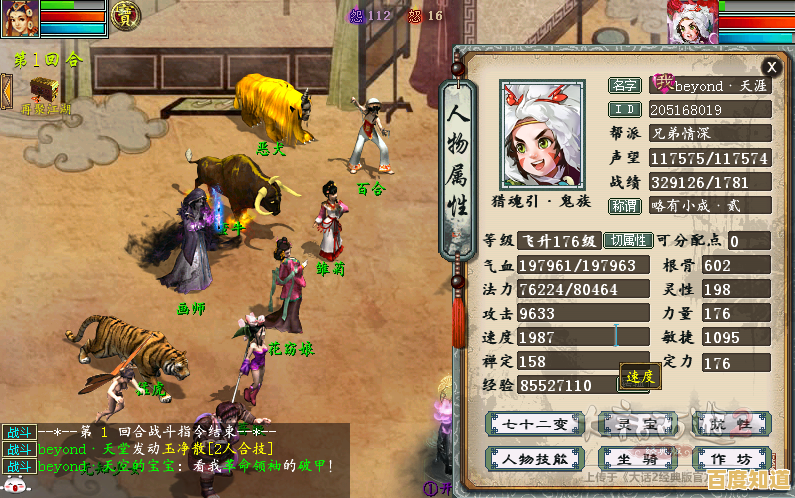
Task: Click the 名字 name label button
Action: coord(624,87)
